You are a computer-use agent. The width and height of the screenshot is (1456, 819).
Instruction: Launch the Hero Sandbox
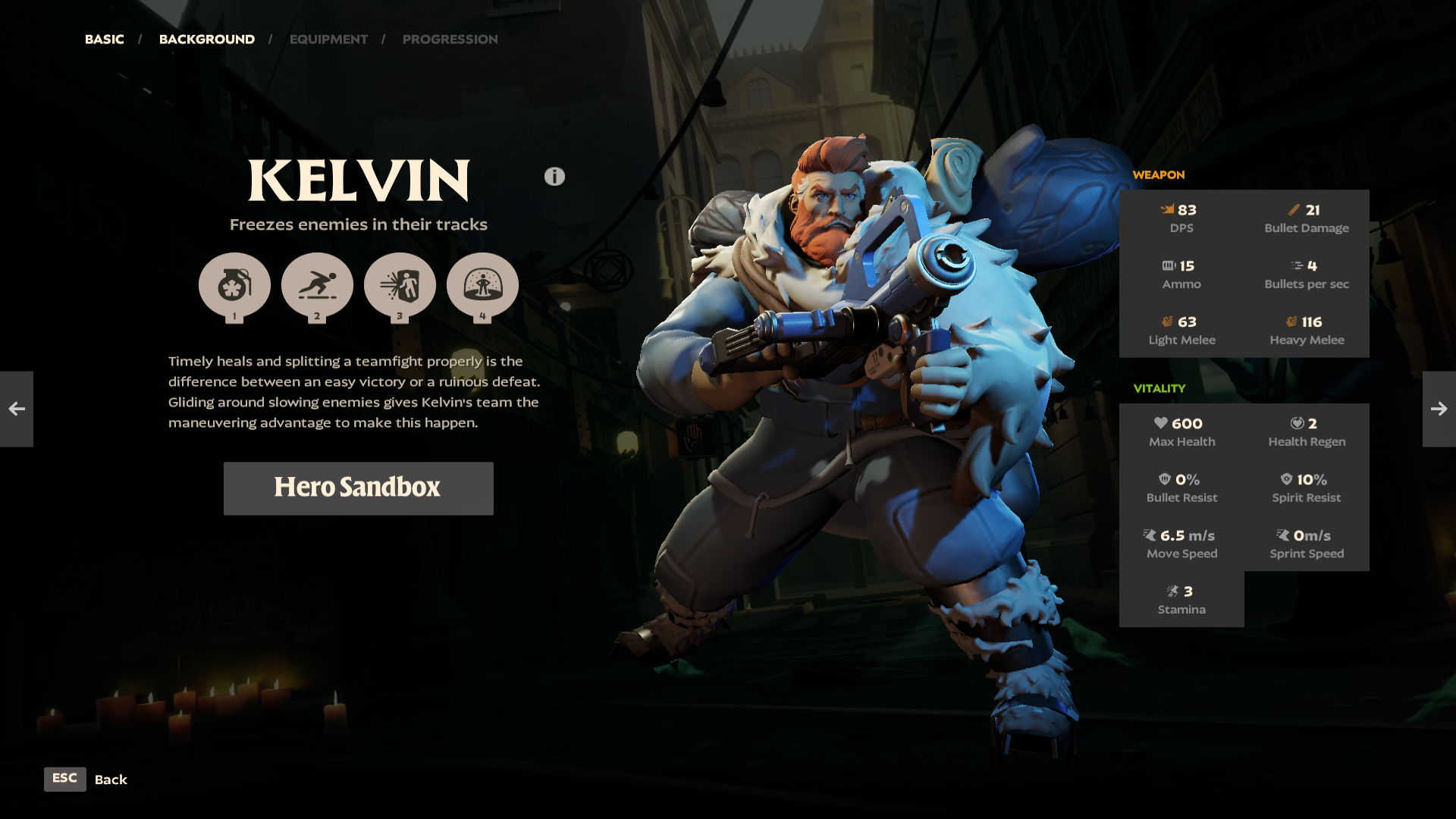click(x=358, y=488)
